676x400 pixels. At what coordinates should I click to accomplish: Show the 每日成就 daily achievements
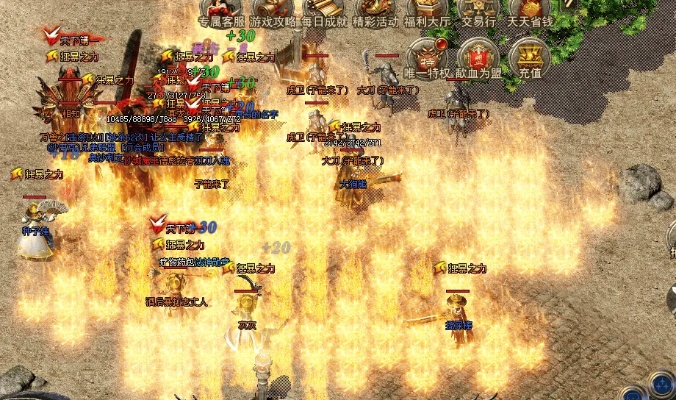tap(325, 12)
